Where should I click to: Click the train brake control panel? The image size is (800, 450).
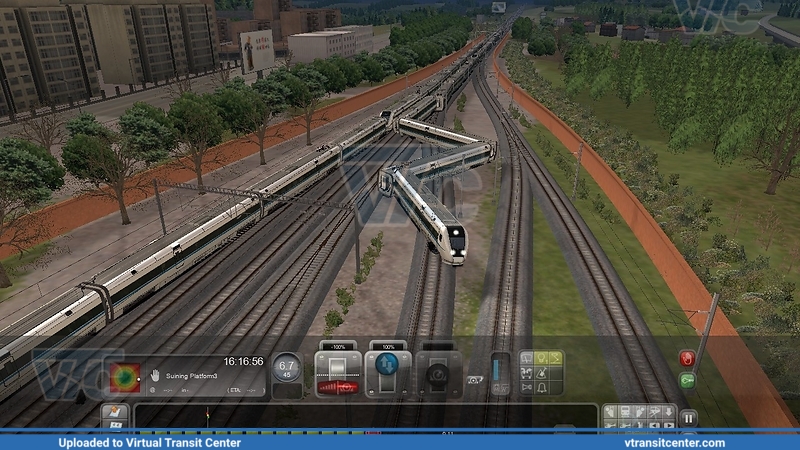(438, 372)
